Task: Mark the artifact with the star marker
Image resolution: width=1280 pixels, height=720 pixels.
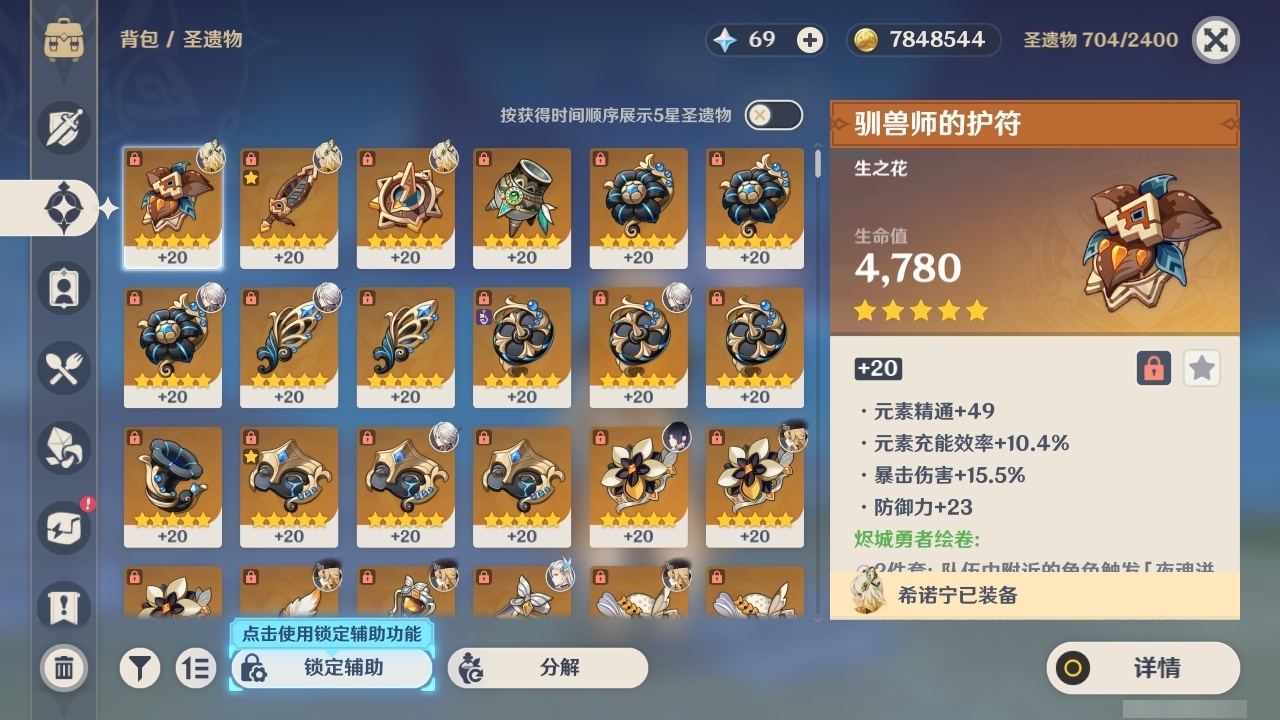Action: [x=1201, y=368]
